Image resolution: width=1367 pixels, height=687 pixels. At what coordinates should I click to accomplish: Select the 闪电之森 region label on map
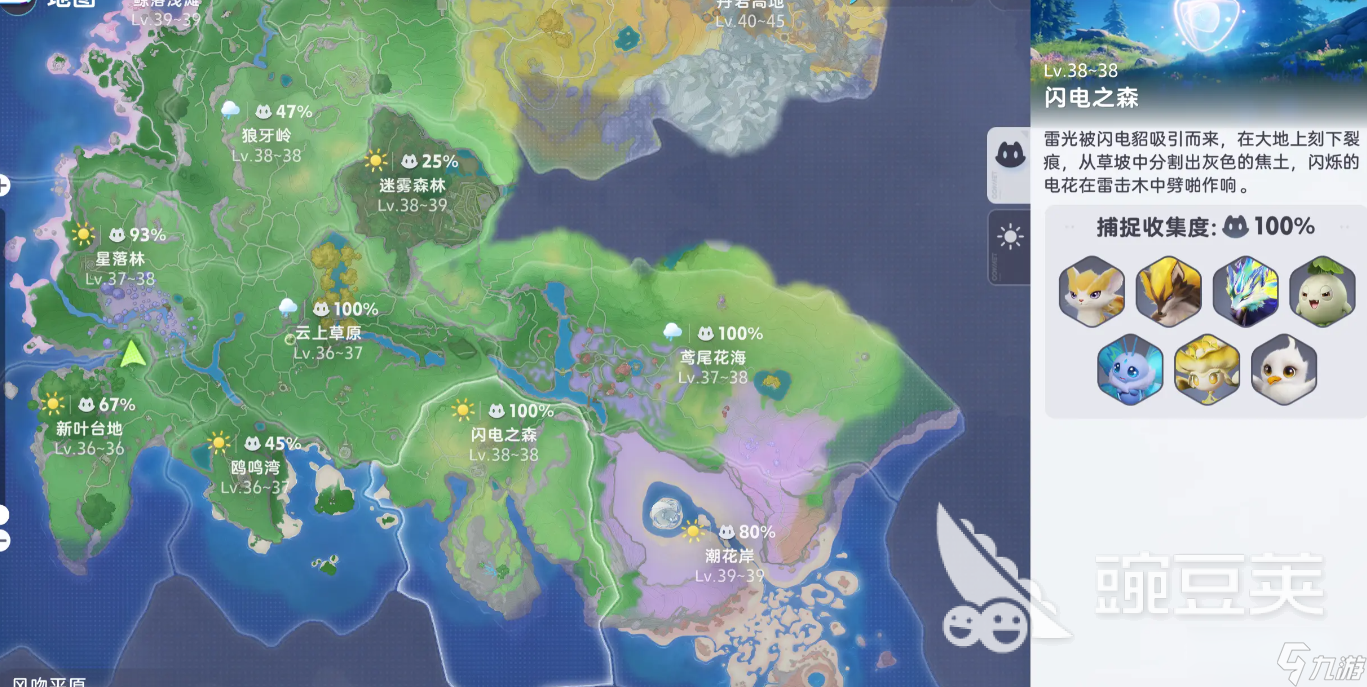(x=504, y=435)
